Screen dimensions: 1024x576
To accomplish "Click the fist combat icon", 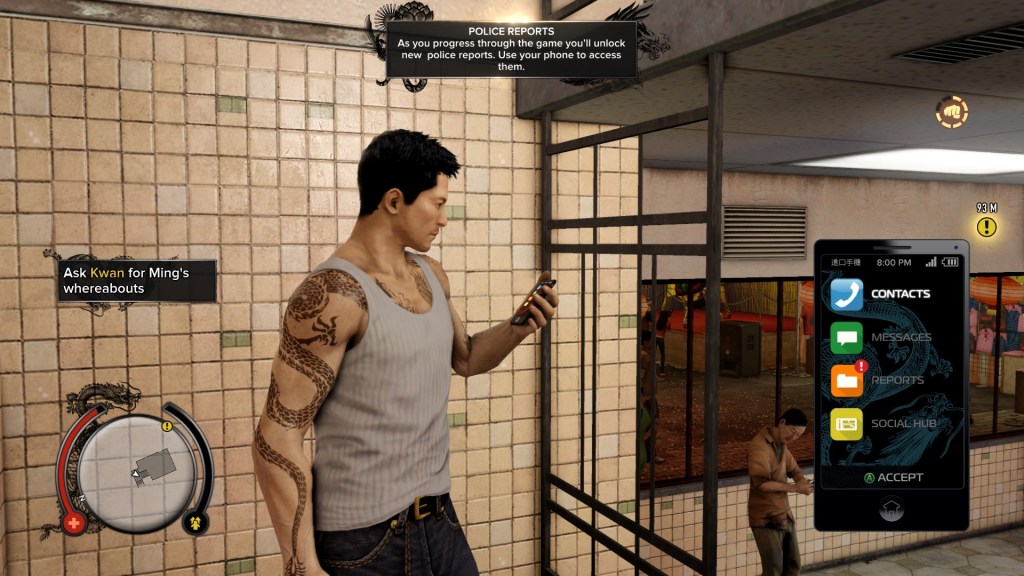I will coord(951,111).
